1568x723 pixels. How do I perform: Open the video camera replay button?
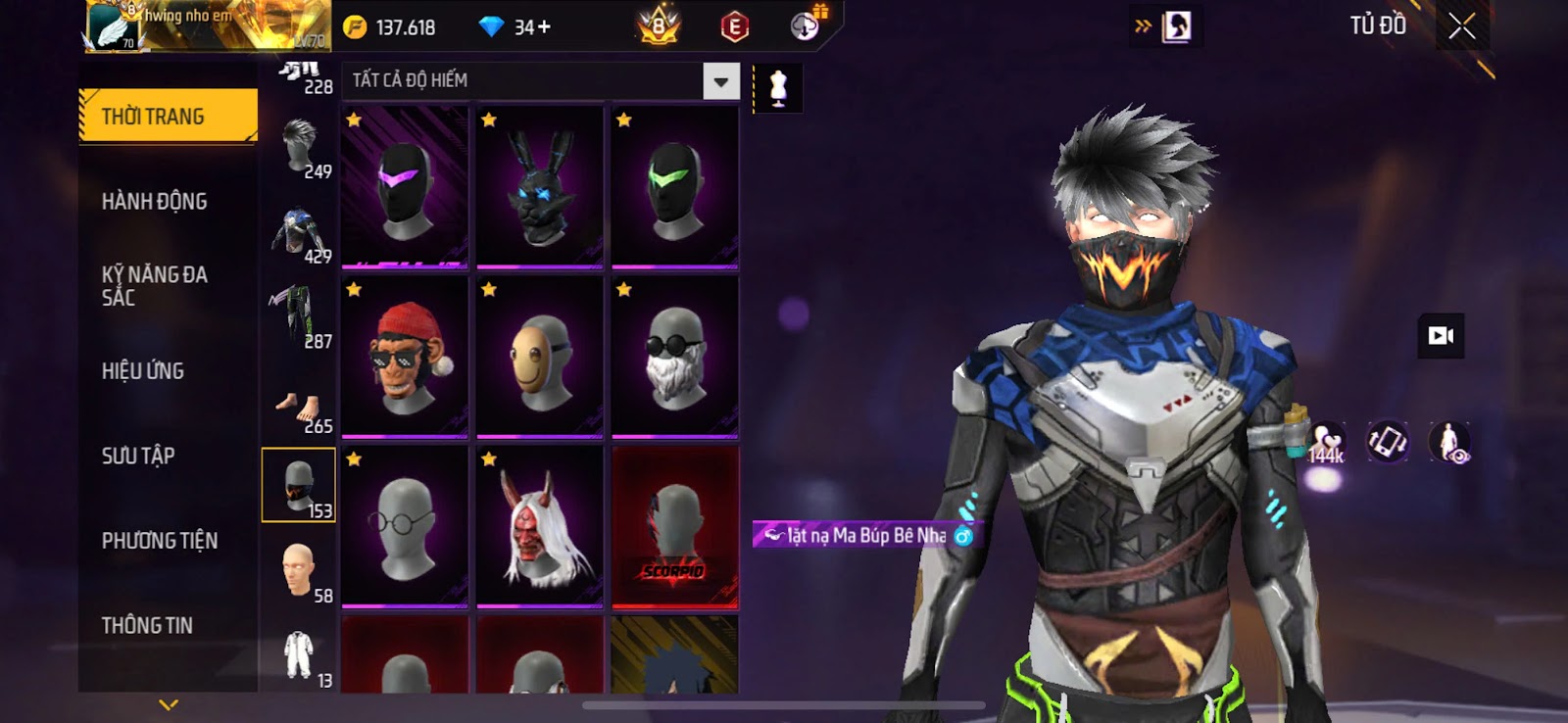1441,336
